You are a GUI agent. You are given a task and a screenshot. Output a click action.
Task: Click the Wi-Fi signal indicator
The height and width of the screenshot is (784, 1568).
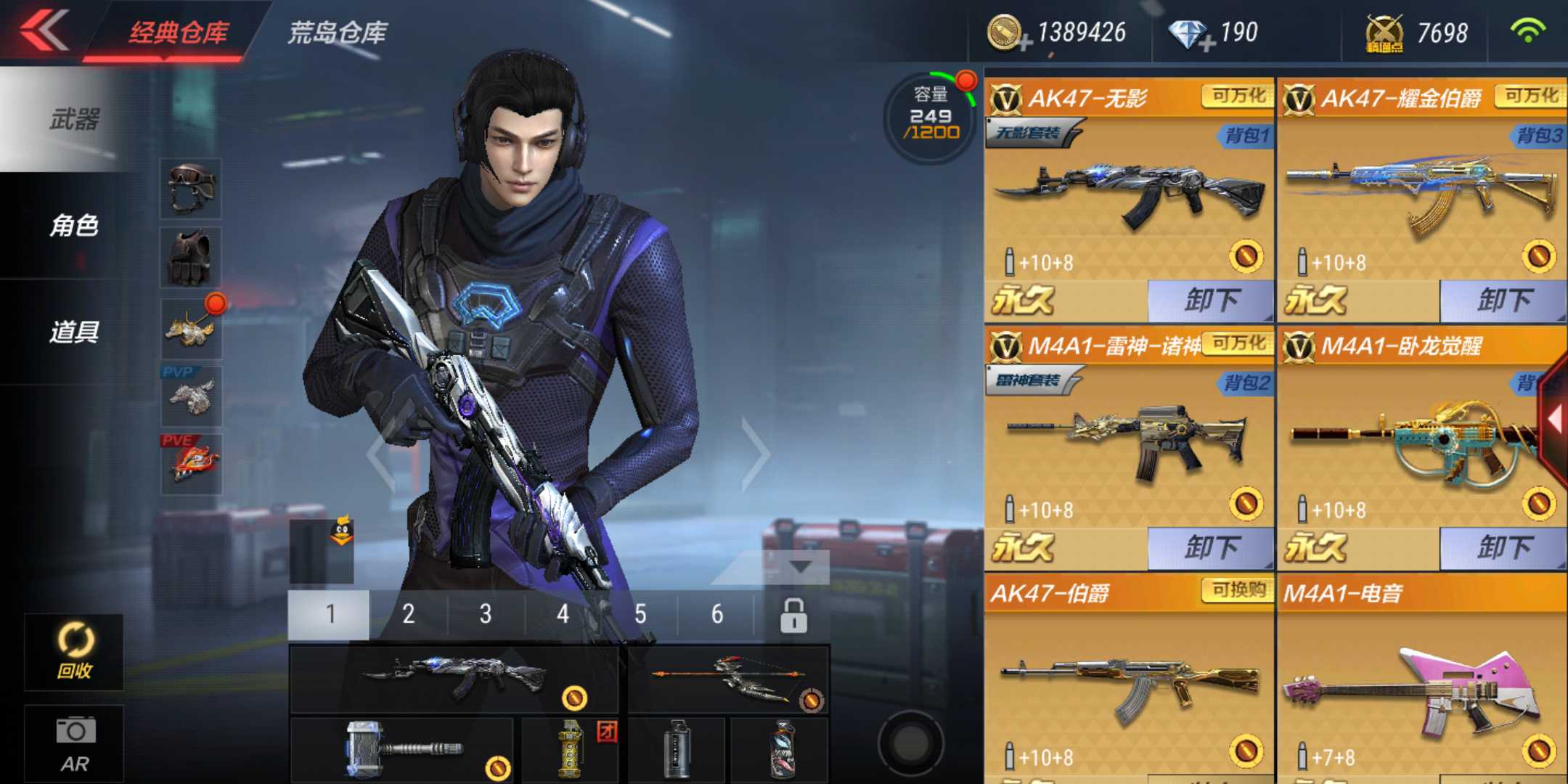click(x=1540, y=33)
